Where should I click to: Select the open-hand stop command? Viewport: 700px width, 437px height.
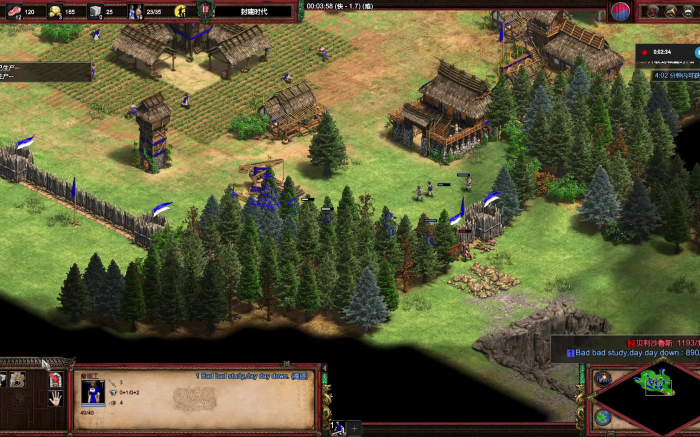[56, 397]
